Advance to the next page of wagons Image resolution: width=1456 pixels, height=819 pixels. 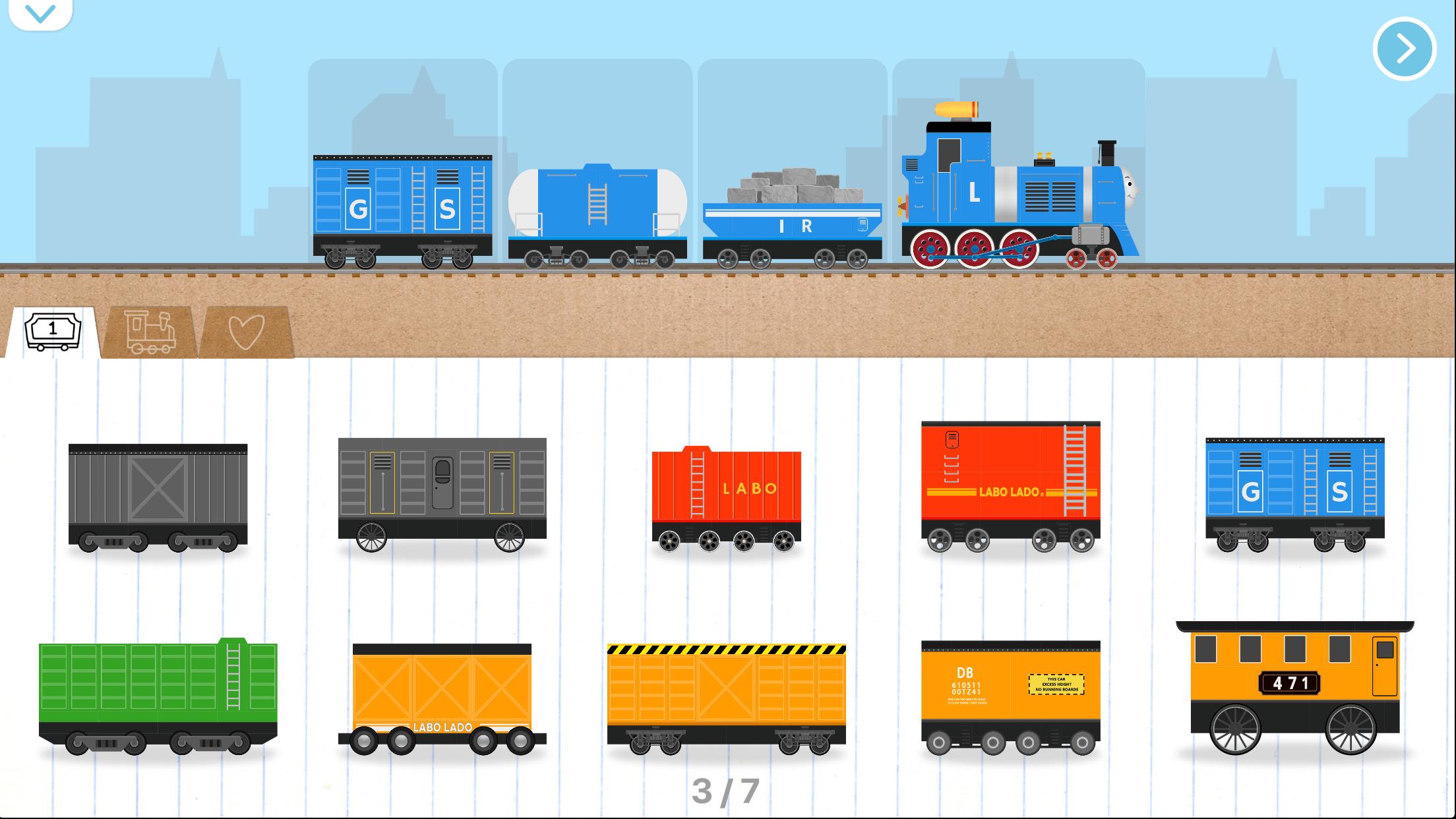pos(1403,47)
